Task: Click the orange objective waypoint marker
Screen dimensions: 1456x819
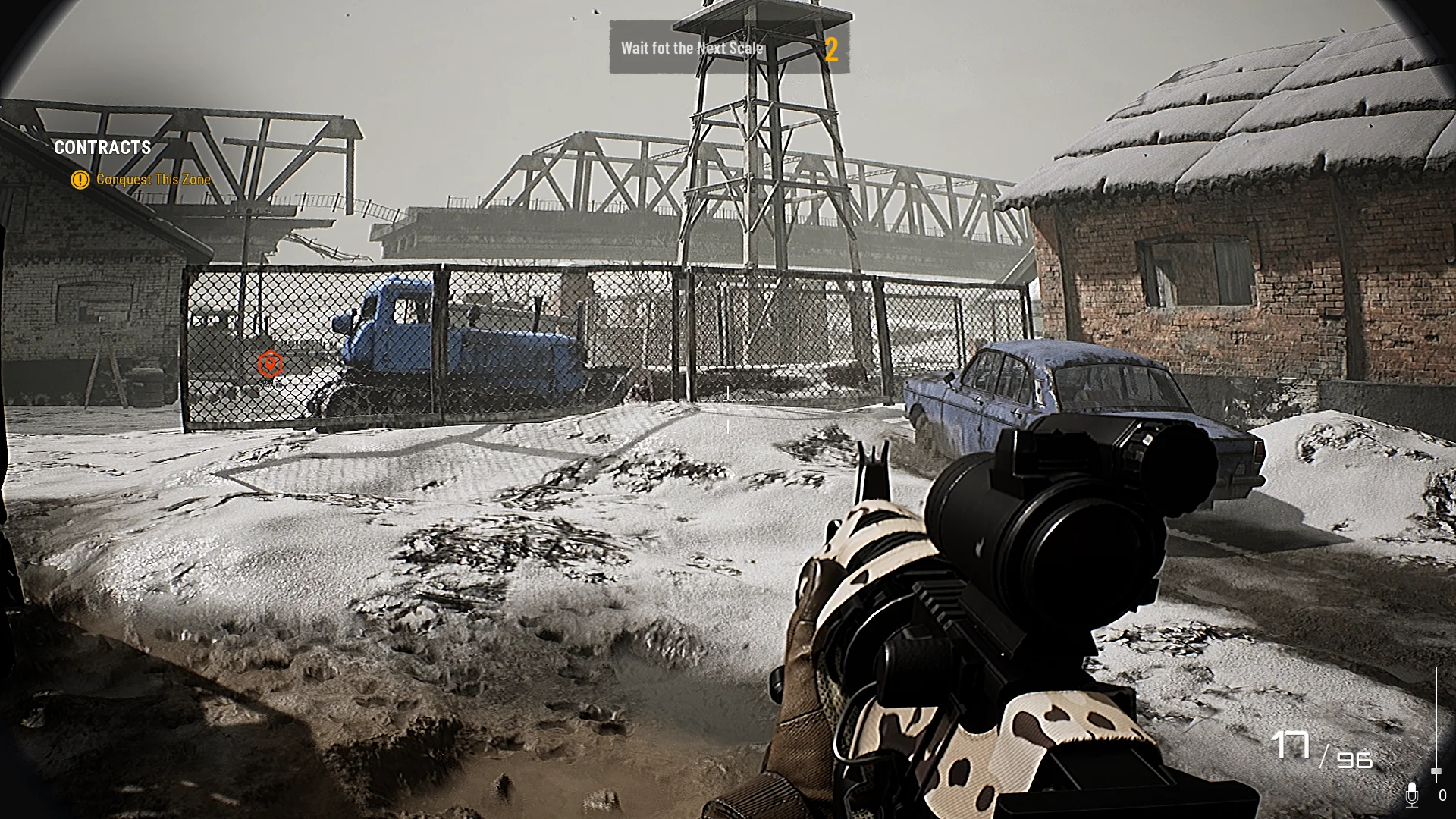Action: (x=270, y=365)
